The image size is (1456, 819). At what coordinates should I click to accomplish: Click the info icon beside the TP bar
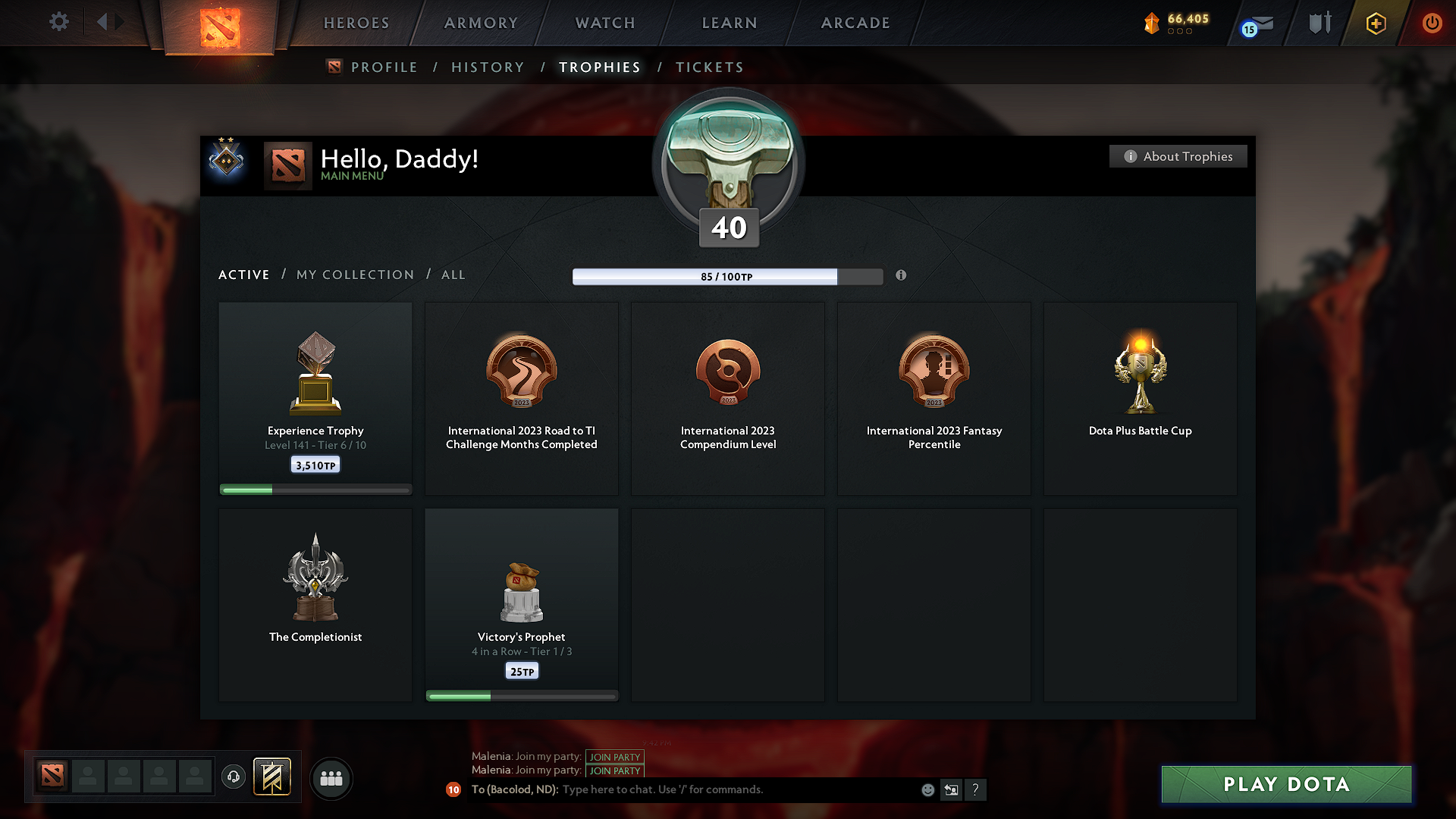tap(901, 276)
